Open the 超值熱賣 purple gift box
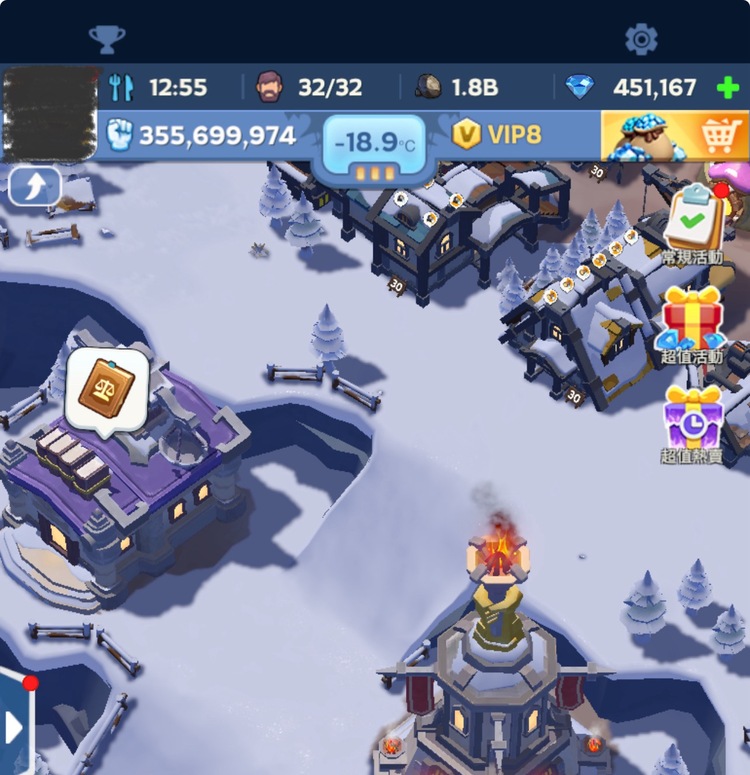Viewport: 750px width, 775px height. coord(693,418)
